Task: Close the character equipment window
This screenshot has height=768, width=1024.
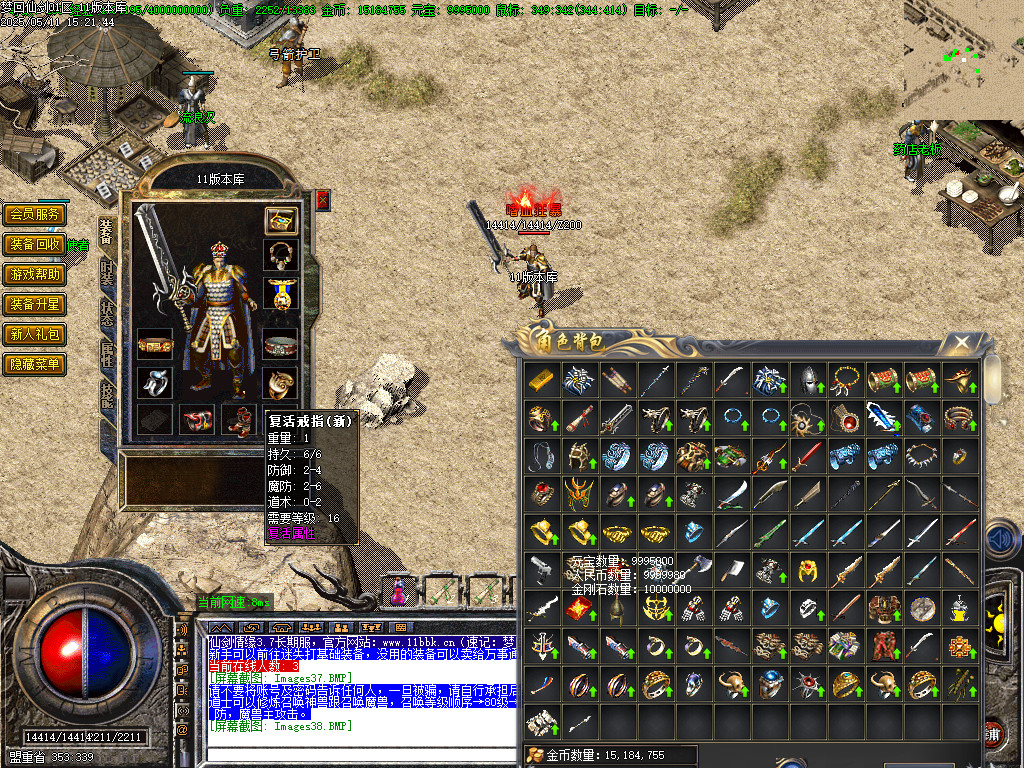Action: pyautogui.click(x=323, y=200)
